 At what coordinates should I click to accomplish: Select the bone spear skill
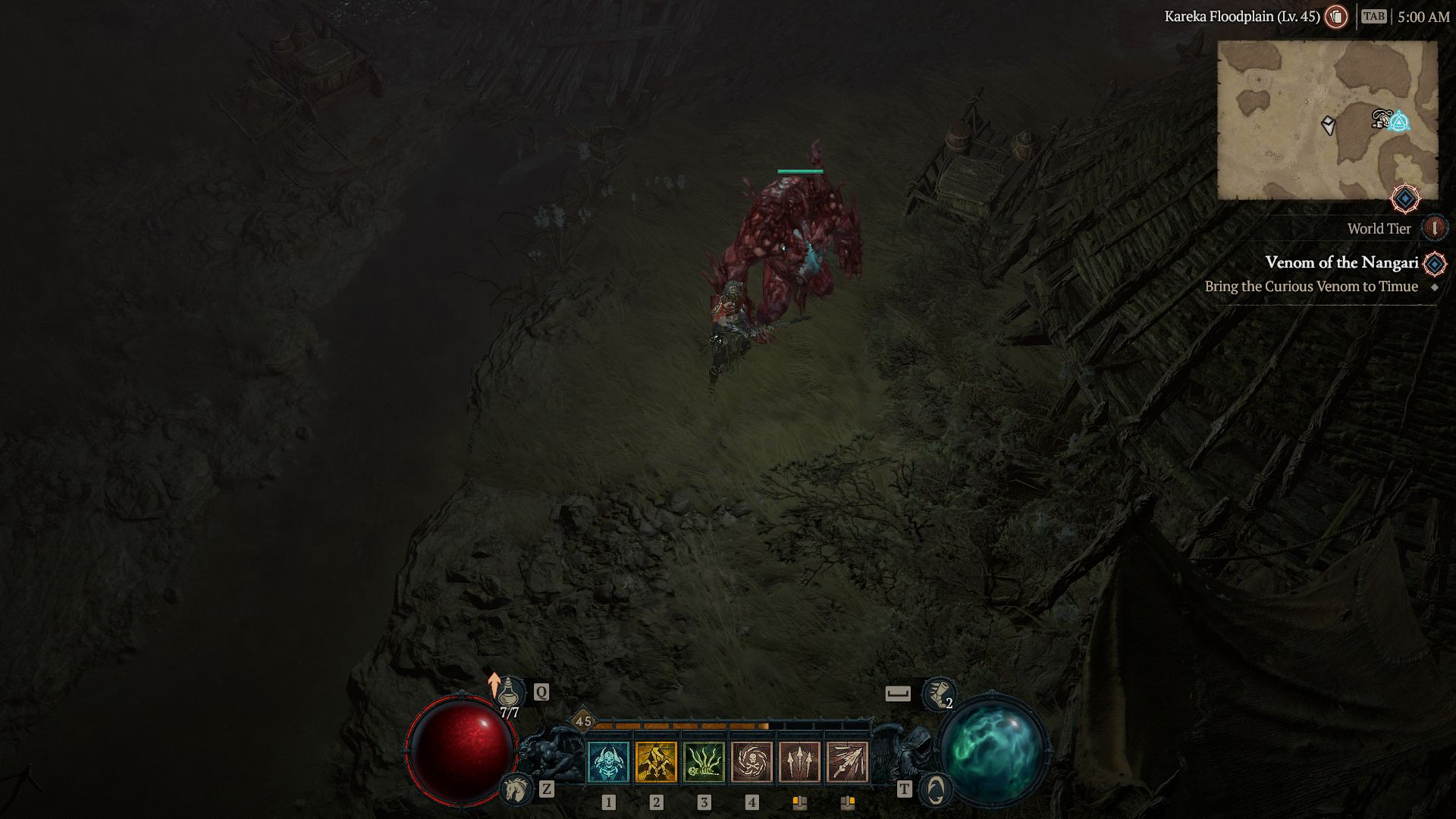pos(847,761)
